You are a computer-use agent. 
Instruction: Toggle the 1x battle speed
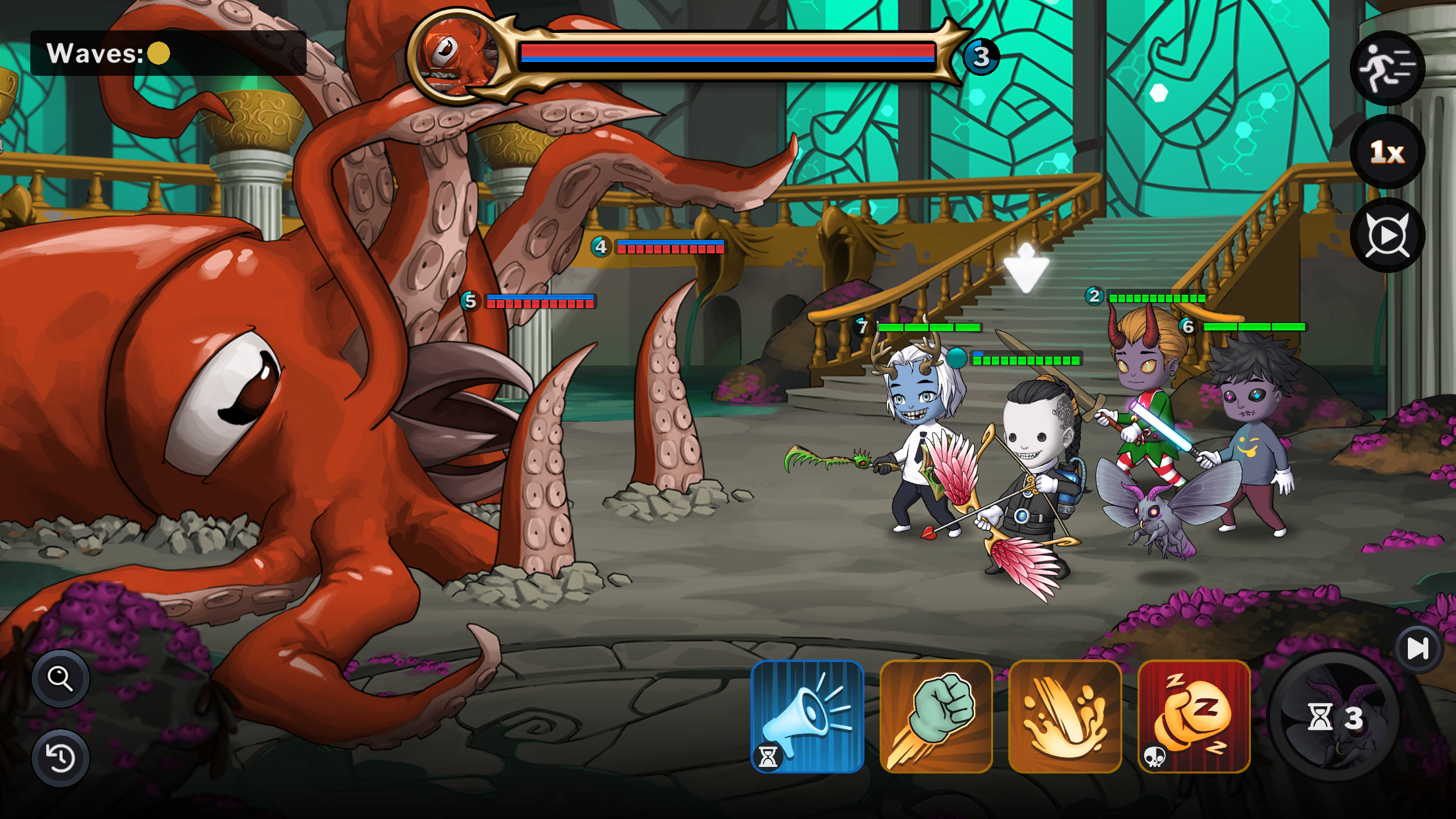(x=1387, y=152)
